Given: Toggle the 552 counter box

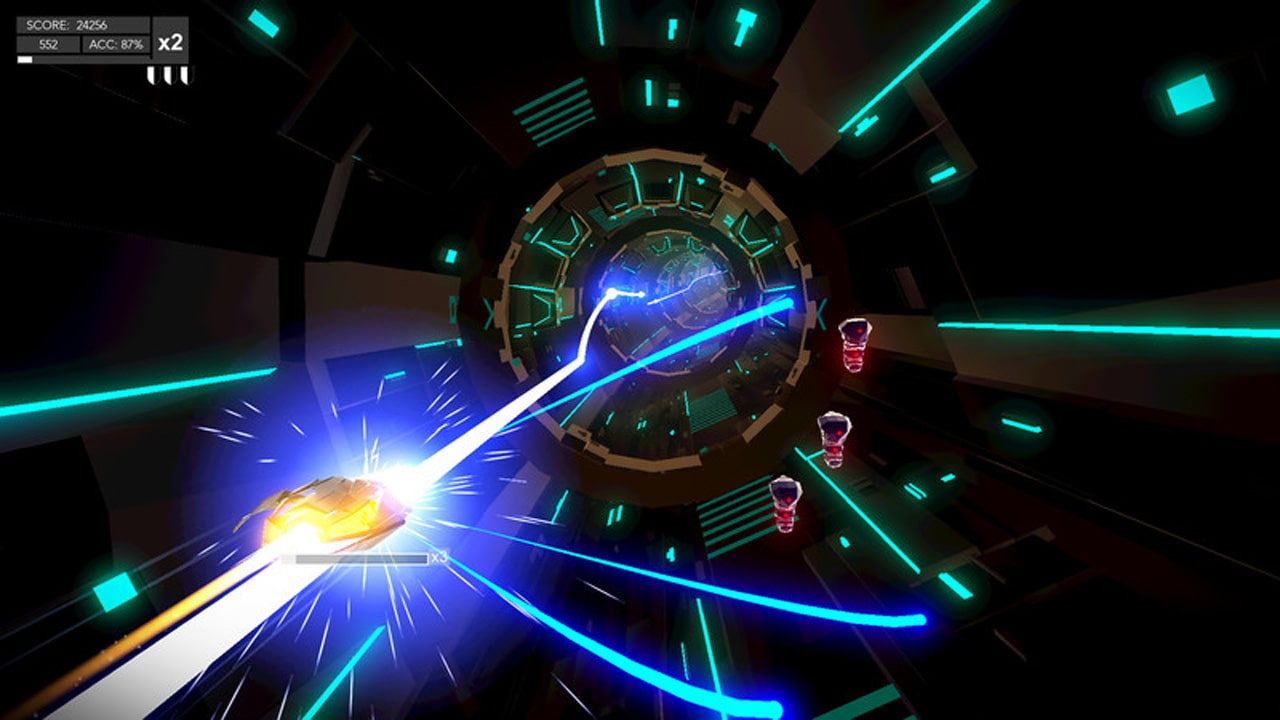Looking at the screenshot, I should pyautogui.click(x=50, y=44).
